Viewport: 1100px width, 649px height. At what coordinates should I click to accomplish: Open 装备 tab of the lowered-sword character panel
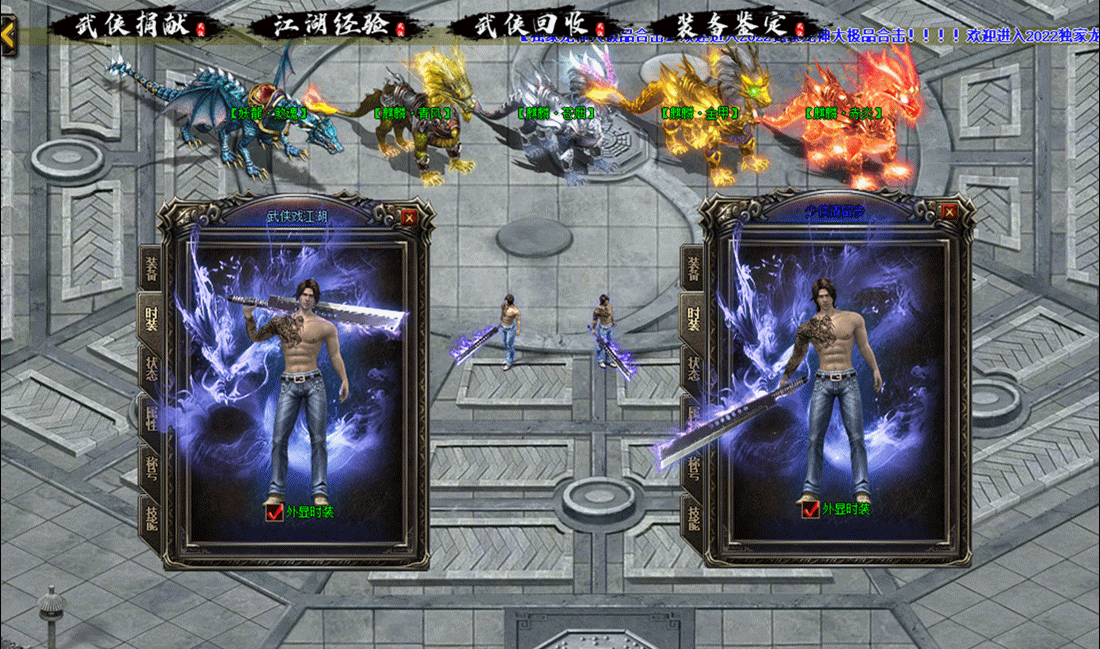693,269
